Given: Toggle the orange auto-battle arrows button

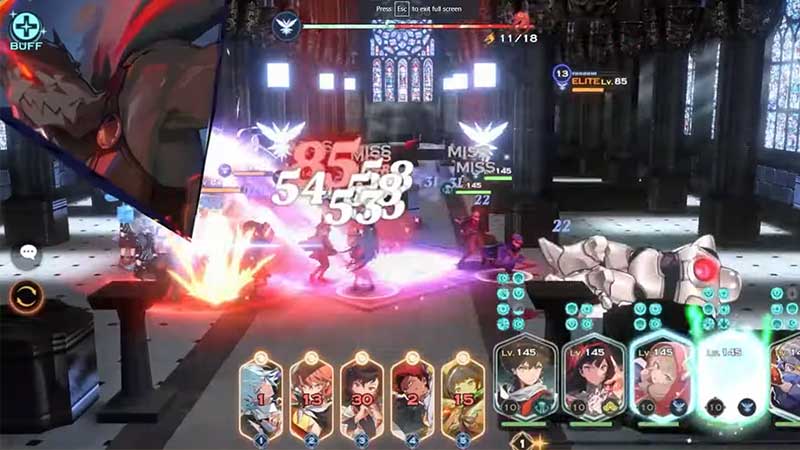Looking at the screenshot, I should pyautogui.click(x=27, y=297).
